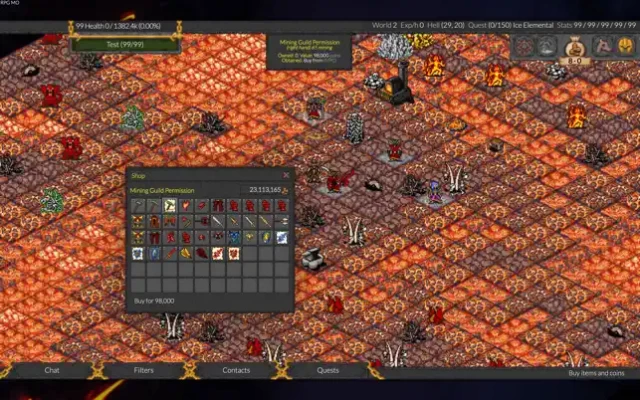Buy the Mining Guild Permission for 98,000

pos(154,300)
